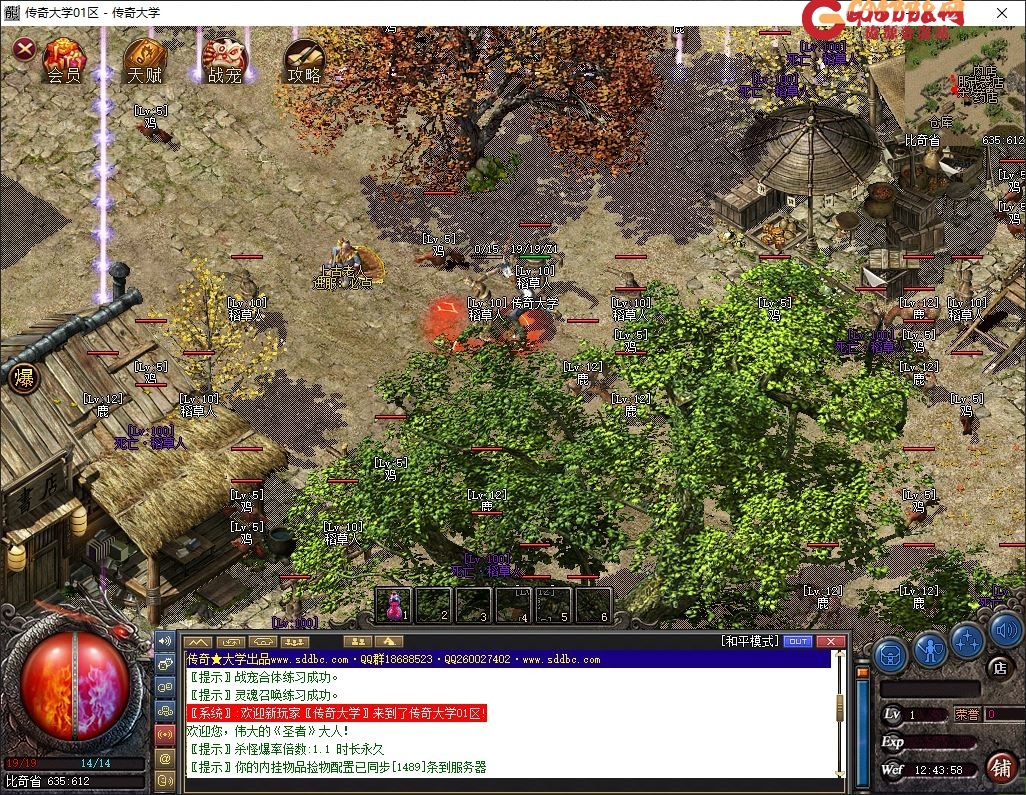
Task: Open the bag with the blue chest icon
Action: point(890,655)
